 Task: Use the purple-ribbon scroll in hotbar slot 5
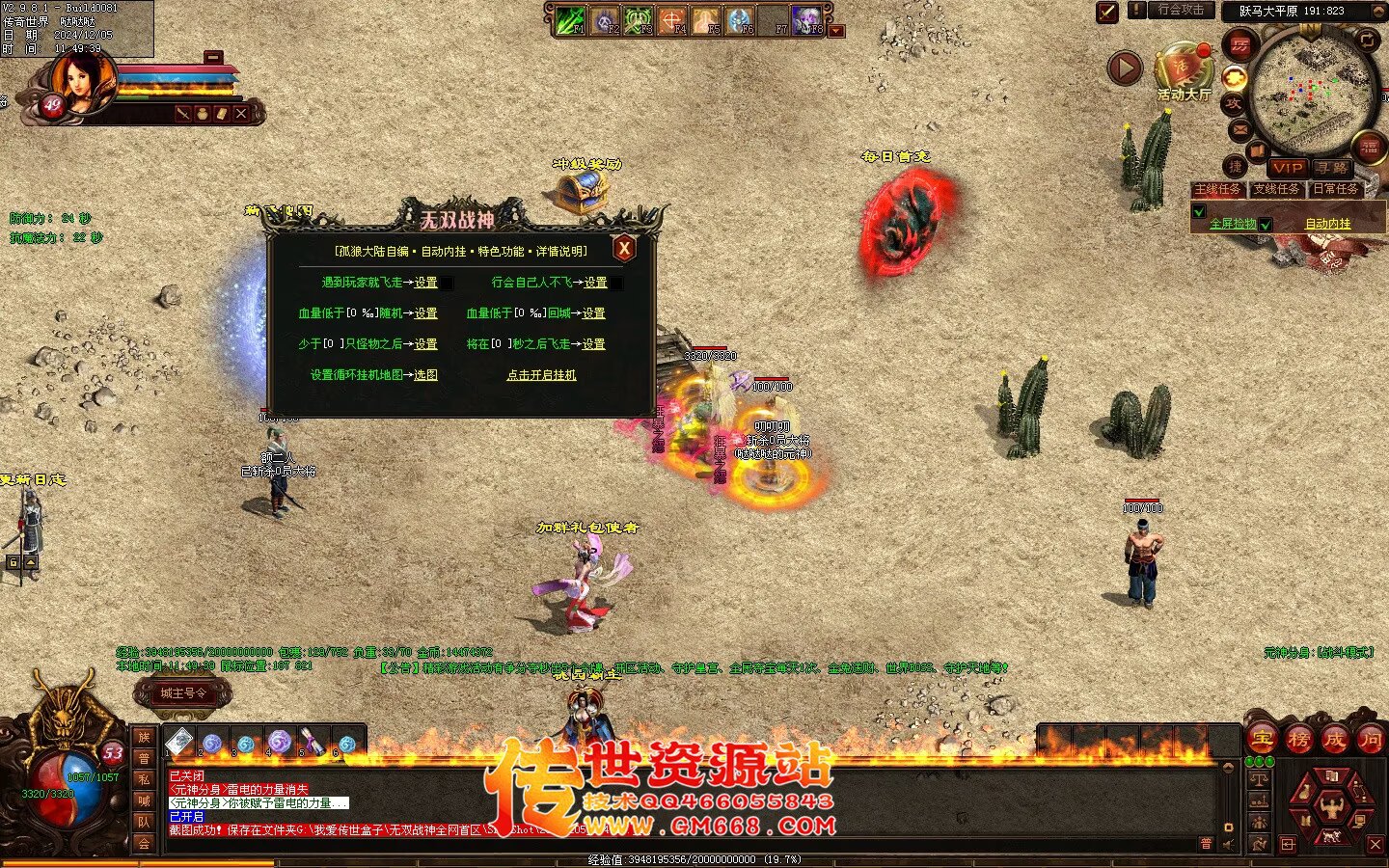pyautogui.click(x=312, y=741)
